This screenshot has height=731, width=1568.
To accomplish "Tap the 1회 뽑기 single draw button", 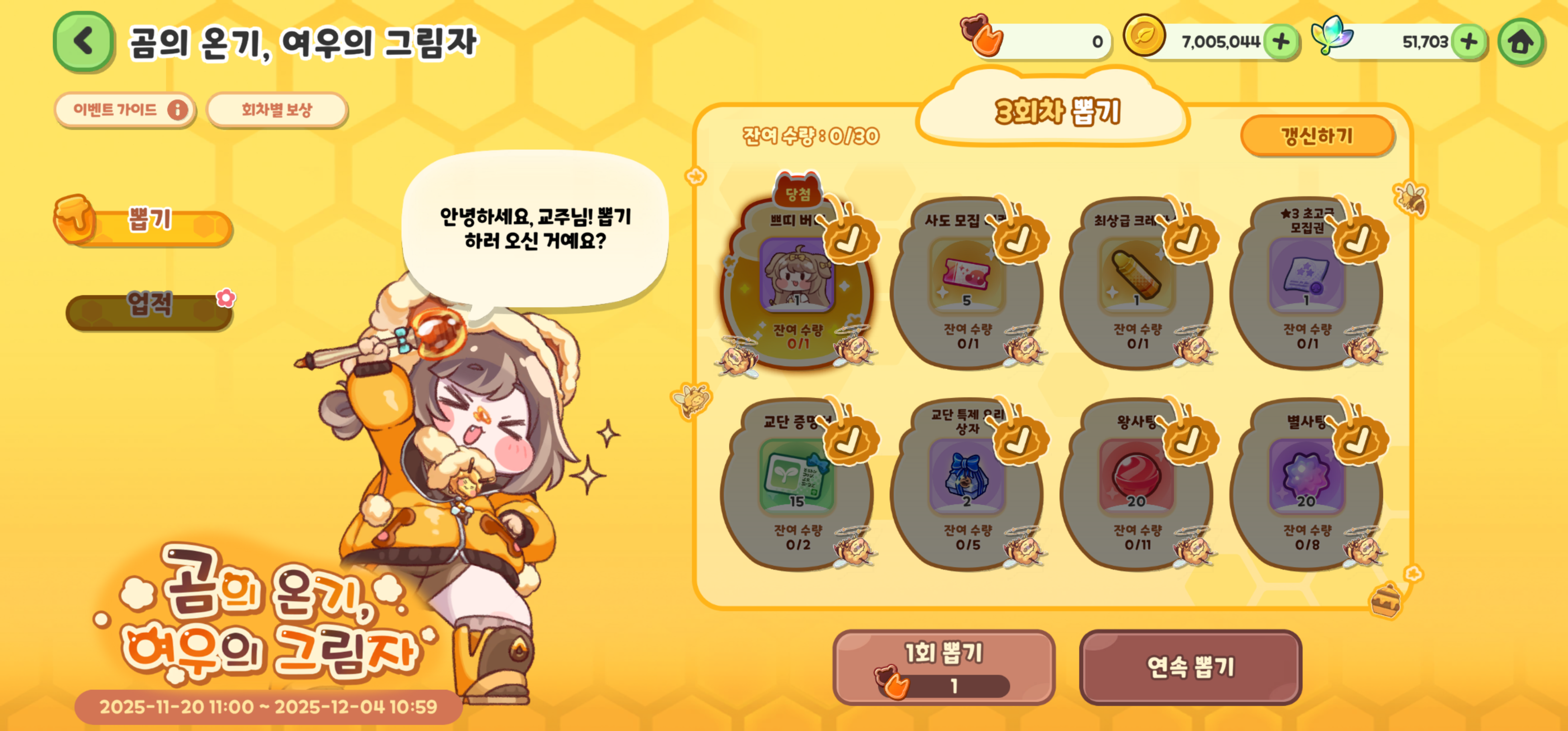I will 943,667.
